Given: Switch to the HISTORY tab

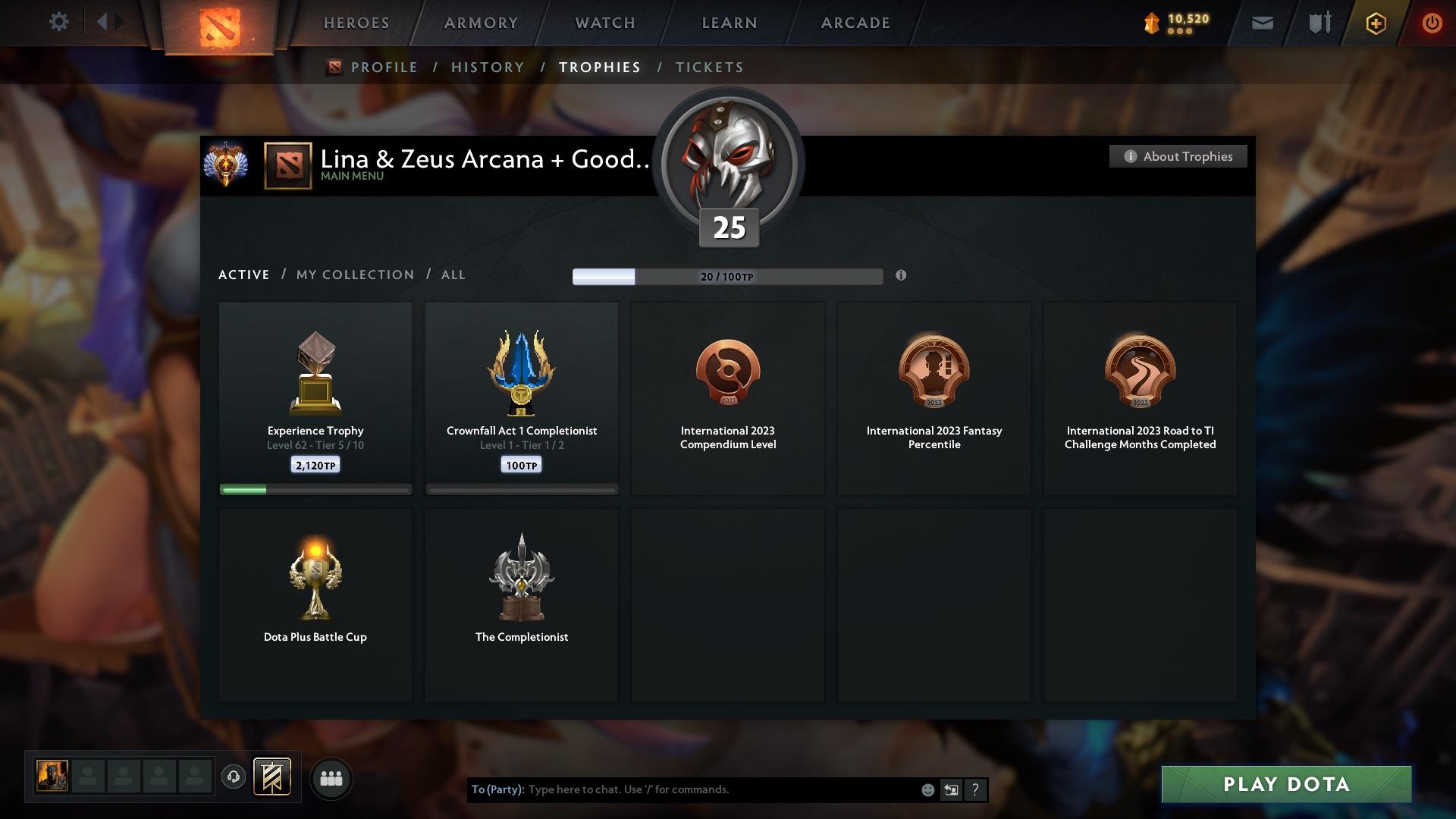Looking at the screenshot, I should tap(487, 67).
